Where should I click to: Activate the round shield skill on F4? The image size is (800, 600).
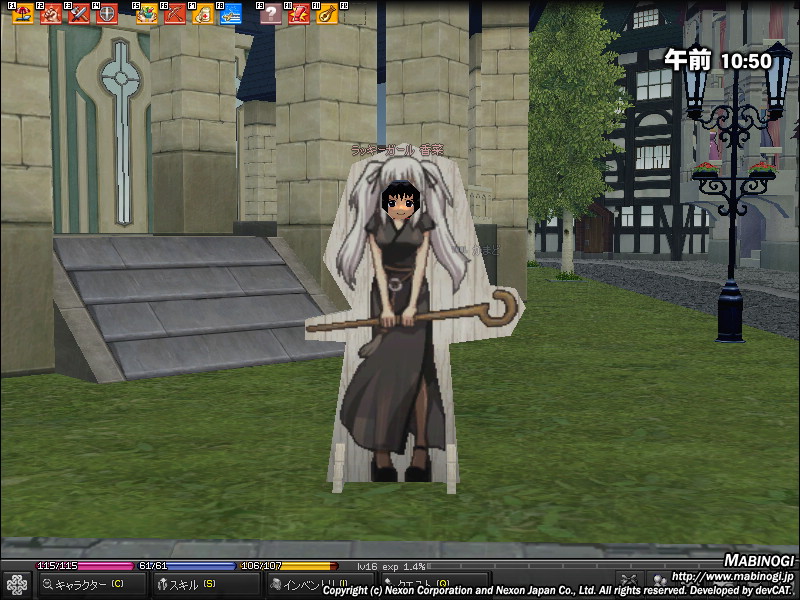pyautogui.click(x=106, y=14)
